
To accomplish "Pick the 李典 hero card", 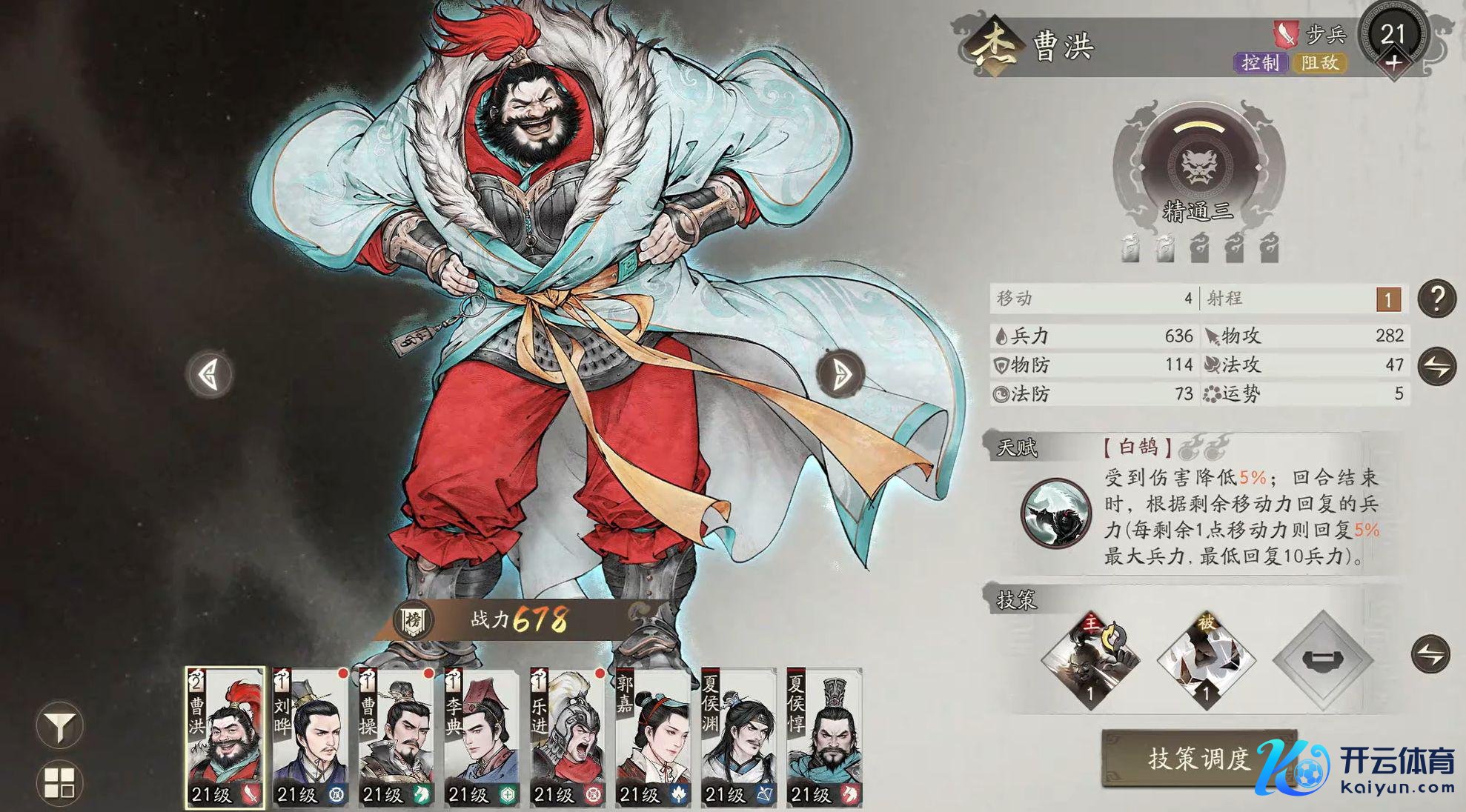I will 482,736.
